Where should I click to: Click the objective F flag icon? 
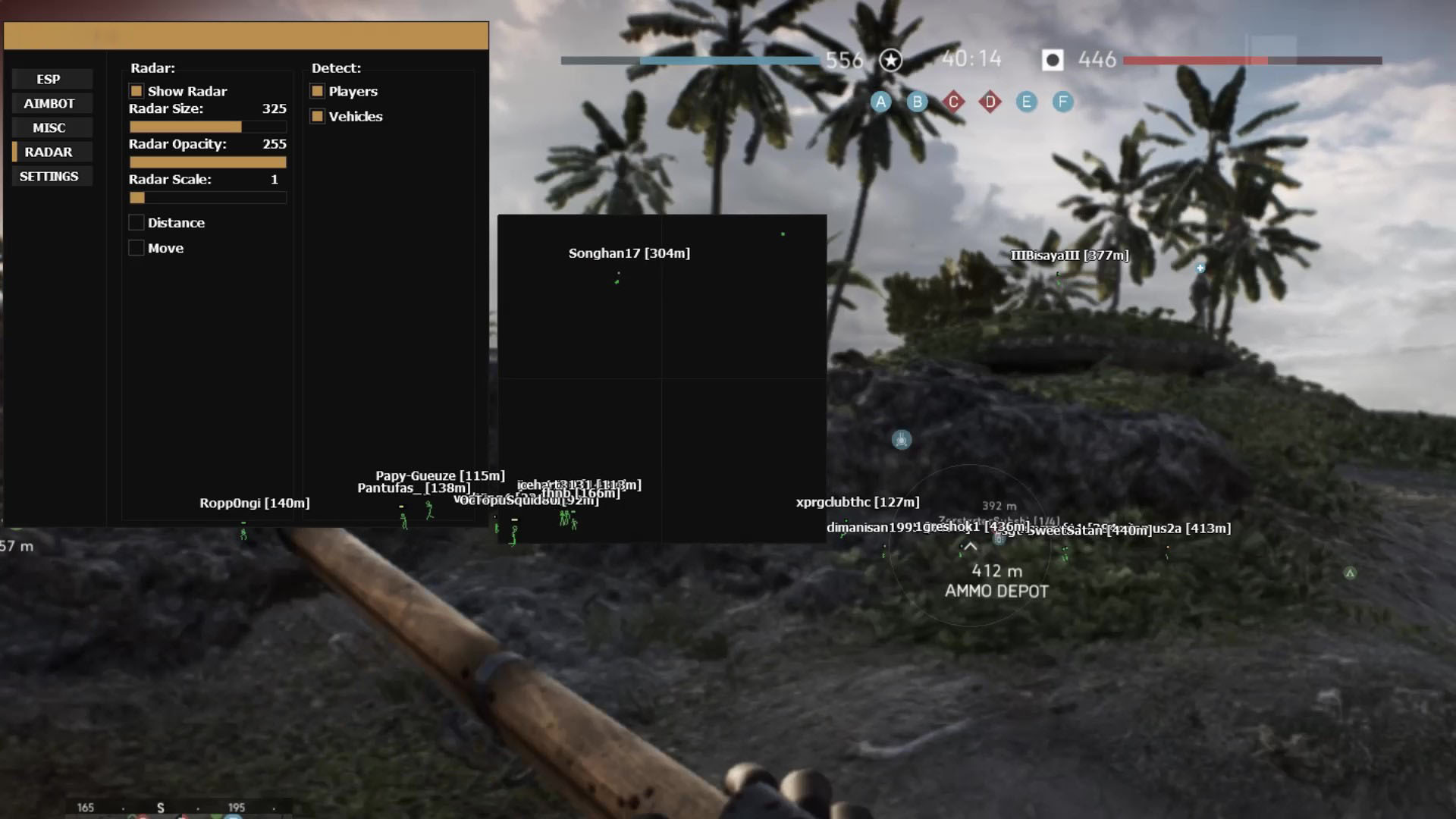(x=1062, y=102)
